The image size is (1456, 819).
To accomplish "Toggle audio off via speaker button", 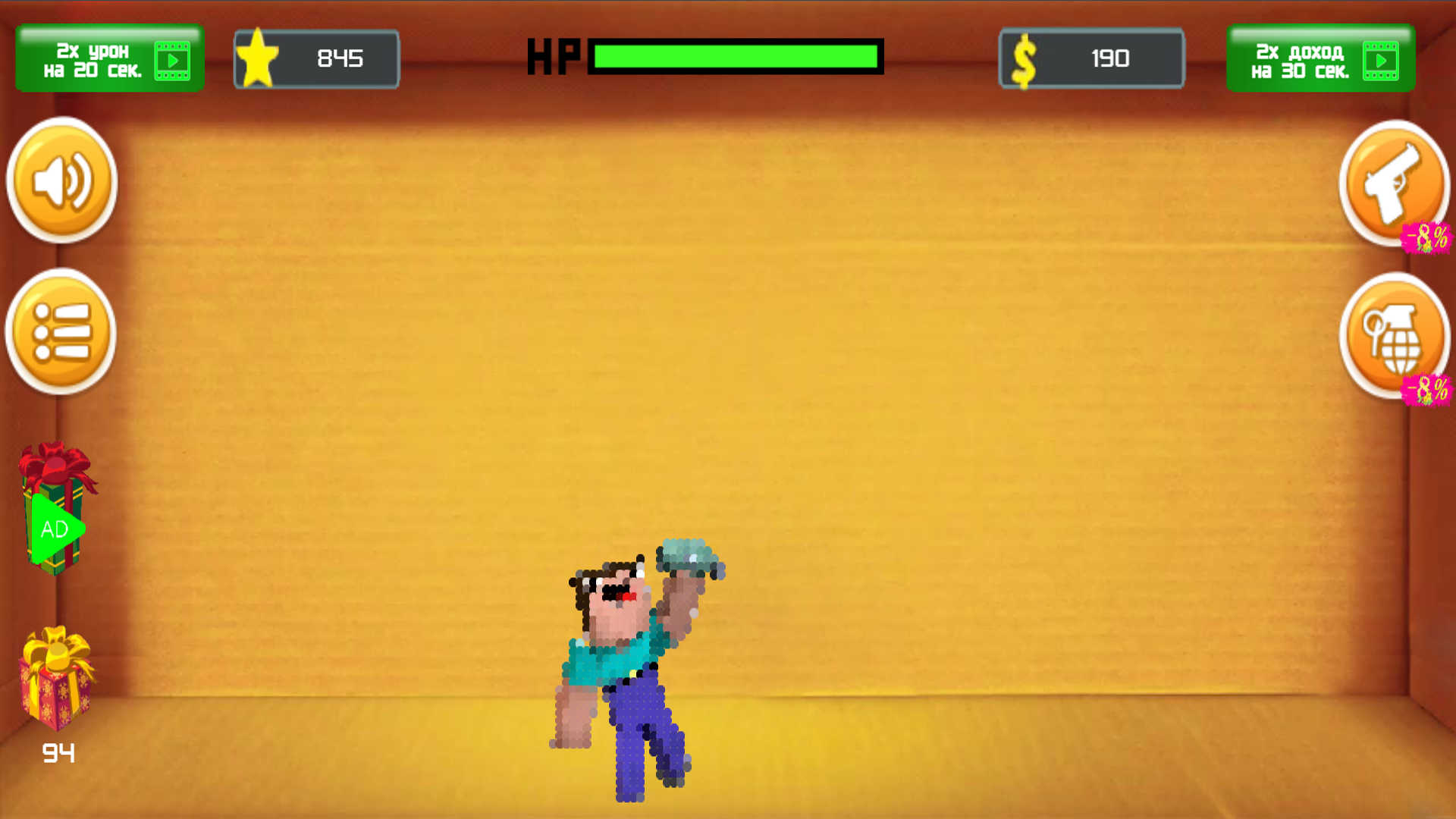I will point(61,182).
